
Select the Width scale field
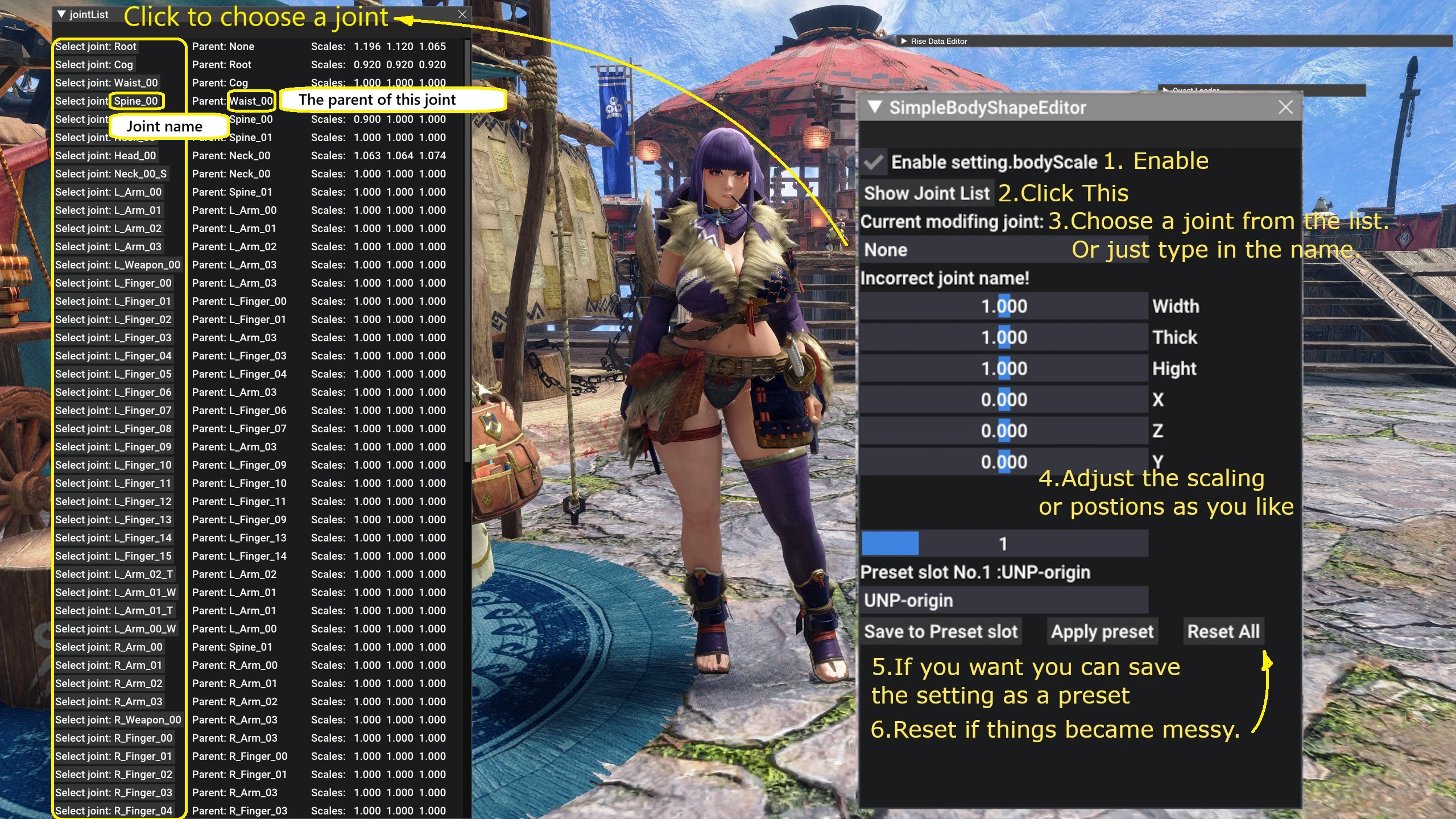click(1004, 307)
